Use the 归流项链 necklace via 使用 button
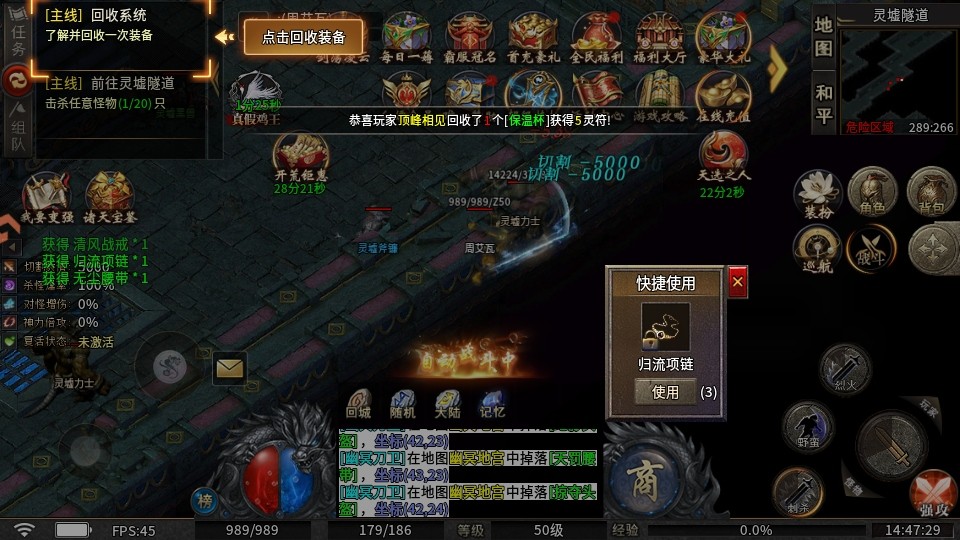Screen dimensions: 960x540 pos(665,392)
